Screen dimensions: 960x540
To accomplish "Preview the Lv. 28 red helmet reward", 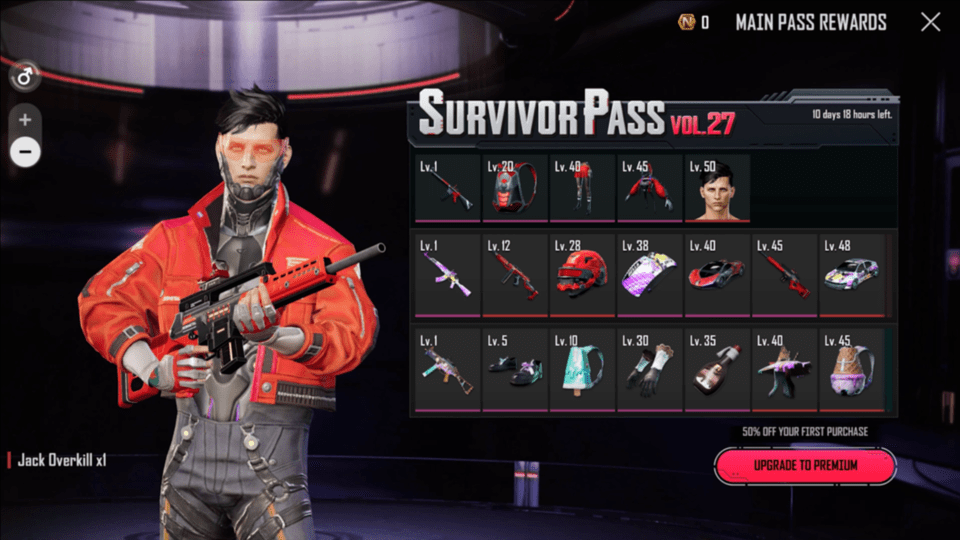I will (x=582, y=275).
